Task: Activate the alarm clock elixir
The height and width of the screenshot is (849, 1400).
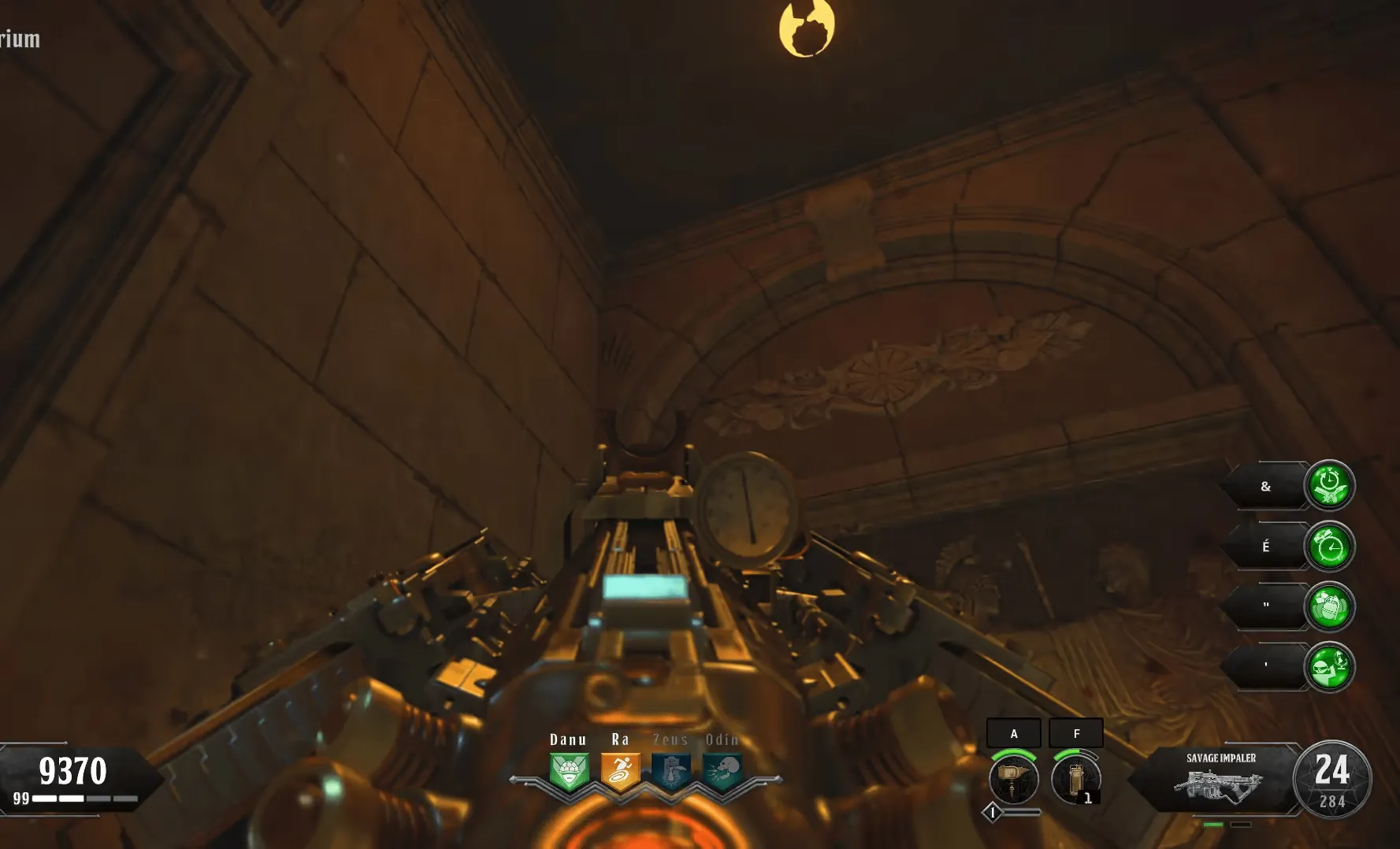Action: pyautogui.click(x=1329, y=546)
